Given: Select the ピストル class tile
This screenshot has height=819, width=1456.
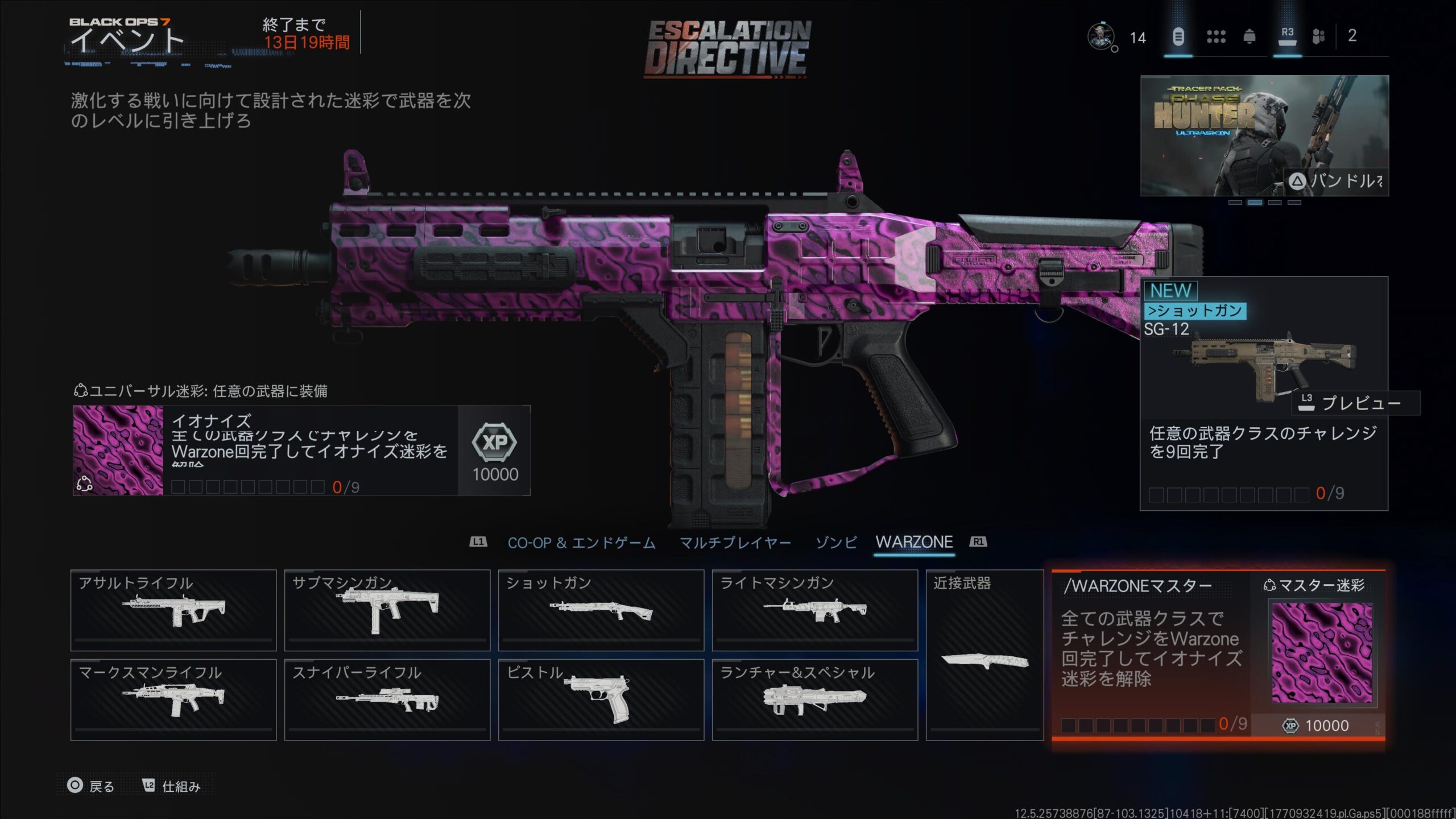Looking at the screenshot, I should click(601, 700).
